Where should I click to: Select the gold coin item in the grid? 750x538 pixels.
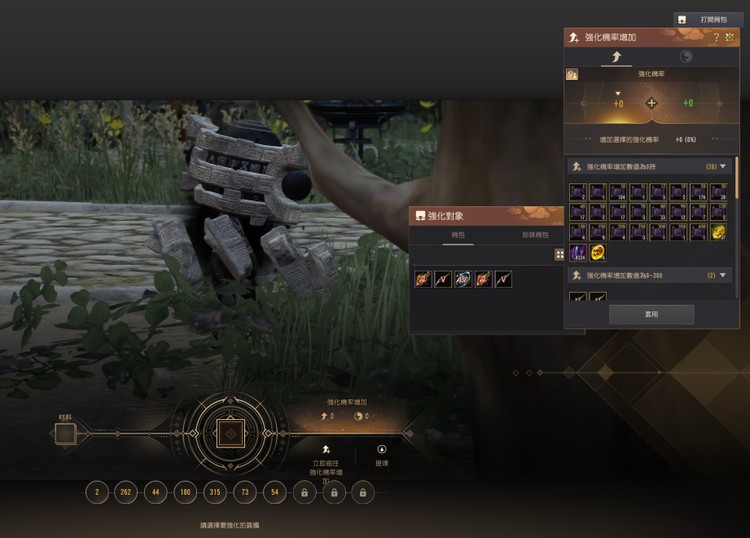pyautogui.click(x=598, y=252)
